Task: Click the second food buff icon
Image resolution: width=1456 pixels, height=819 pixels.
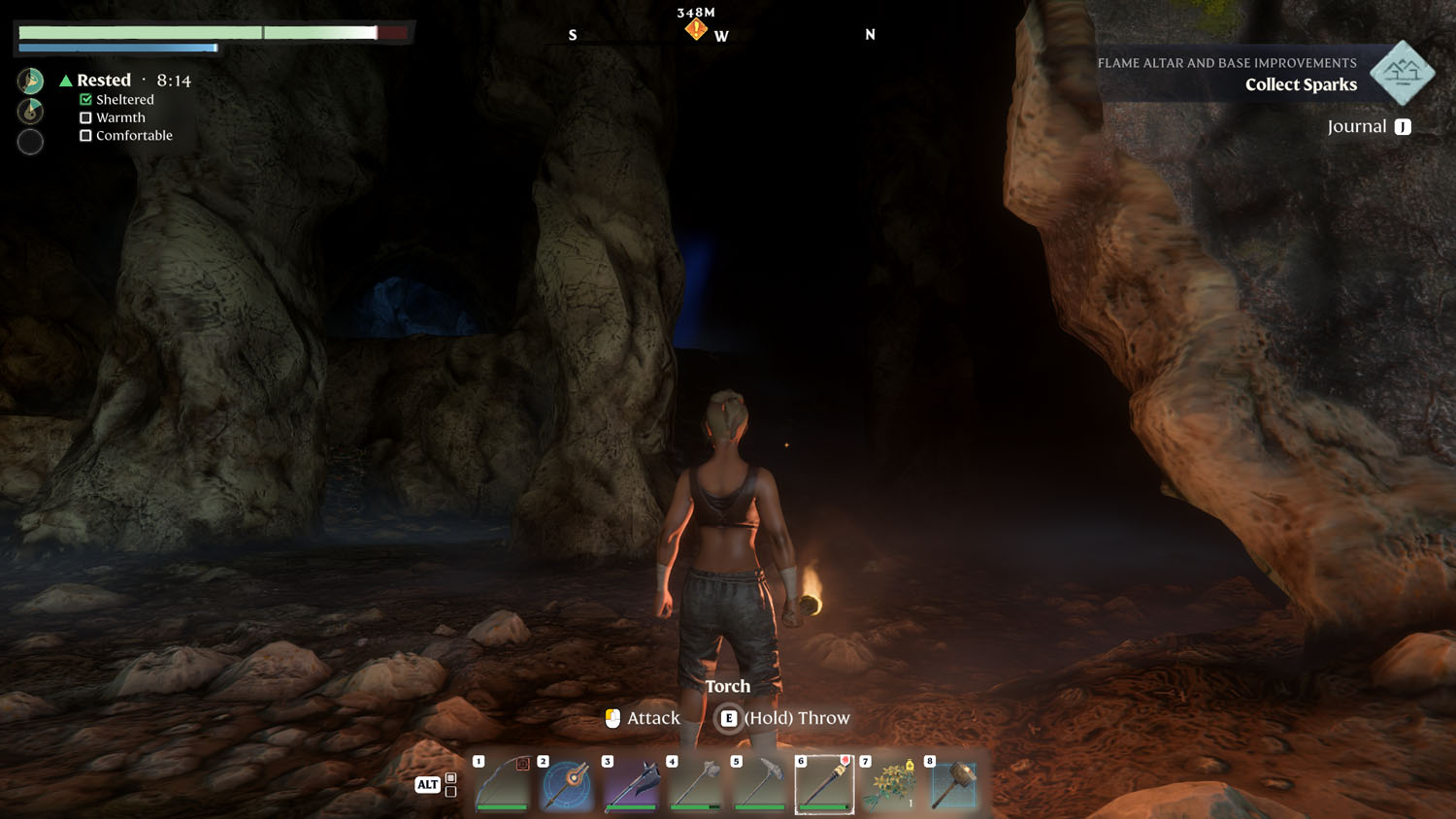Action: (x=30, y=111)
